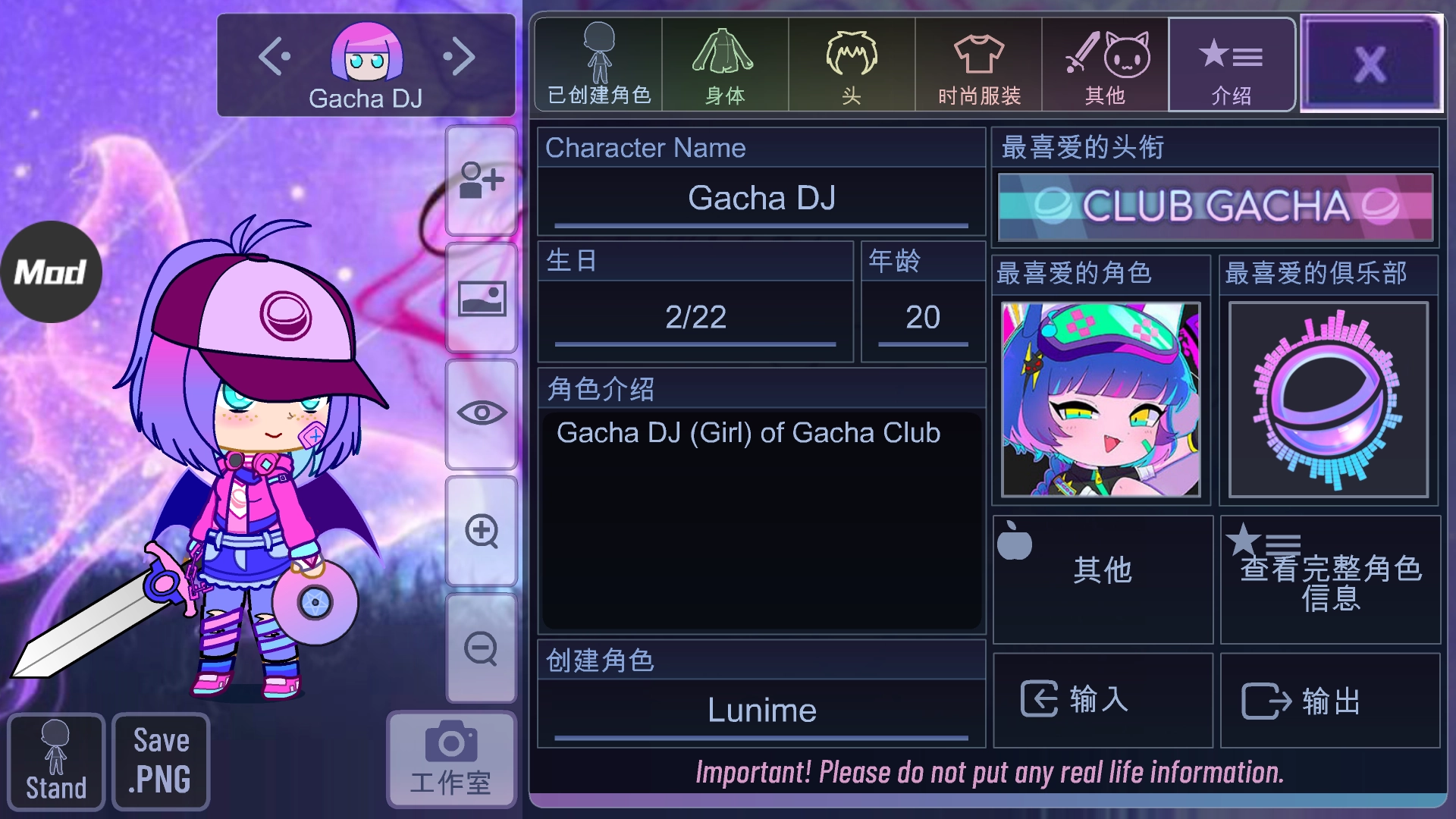Open the background image selector icon
Viewport: 1456px width, 819px height.
coord(481,299)
